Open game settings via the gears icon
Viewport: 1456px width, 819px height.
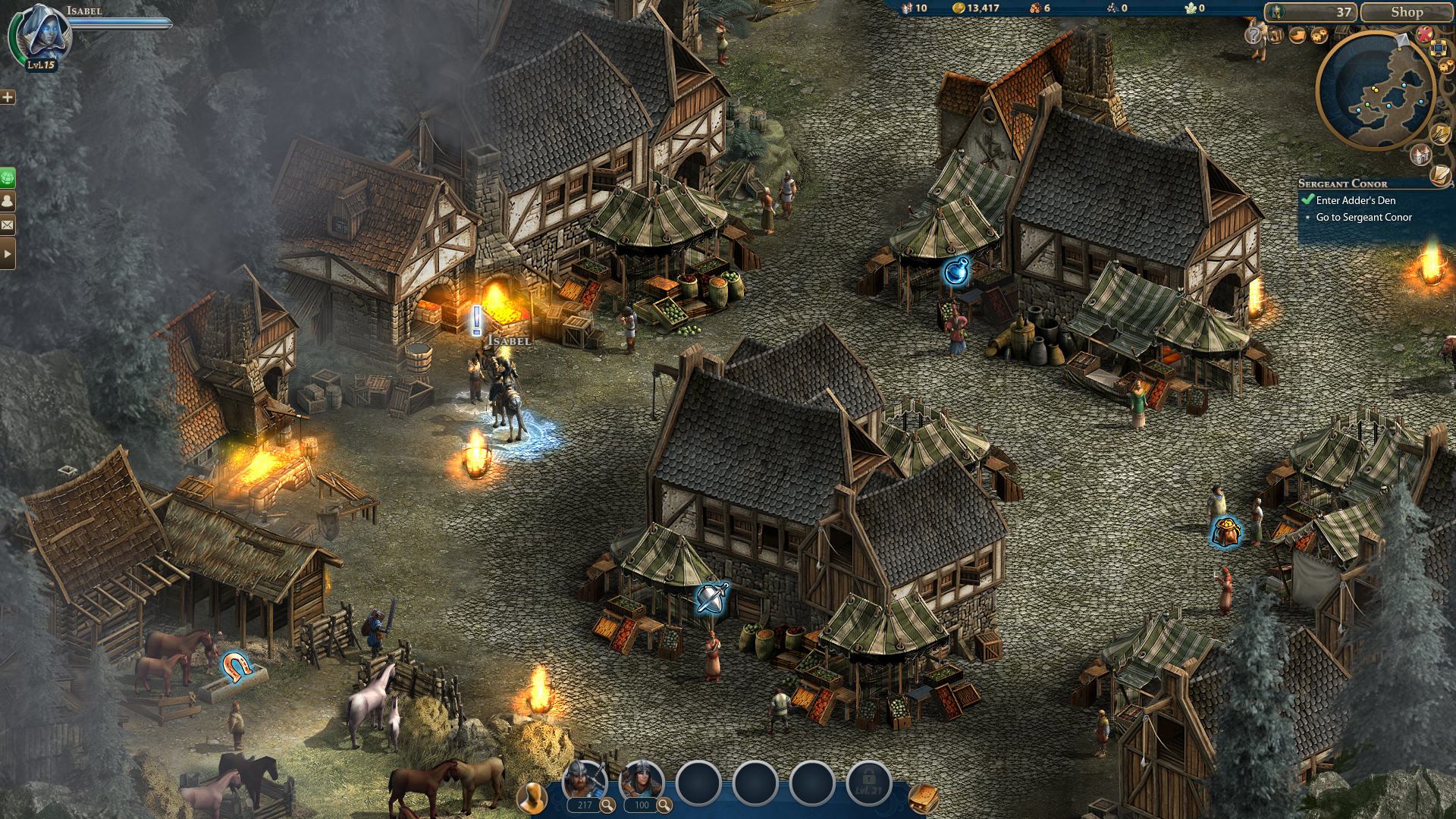tap(1319, 35)
